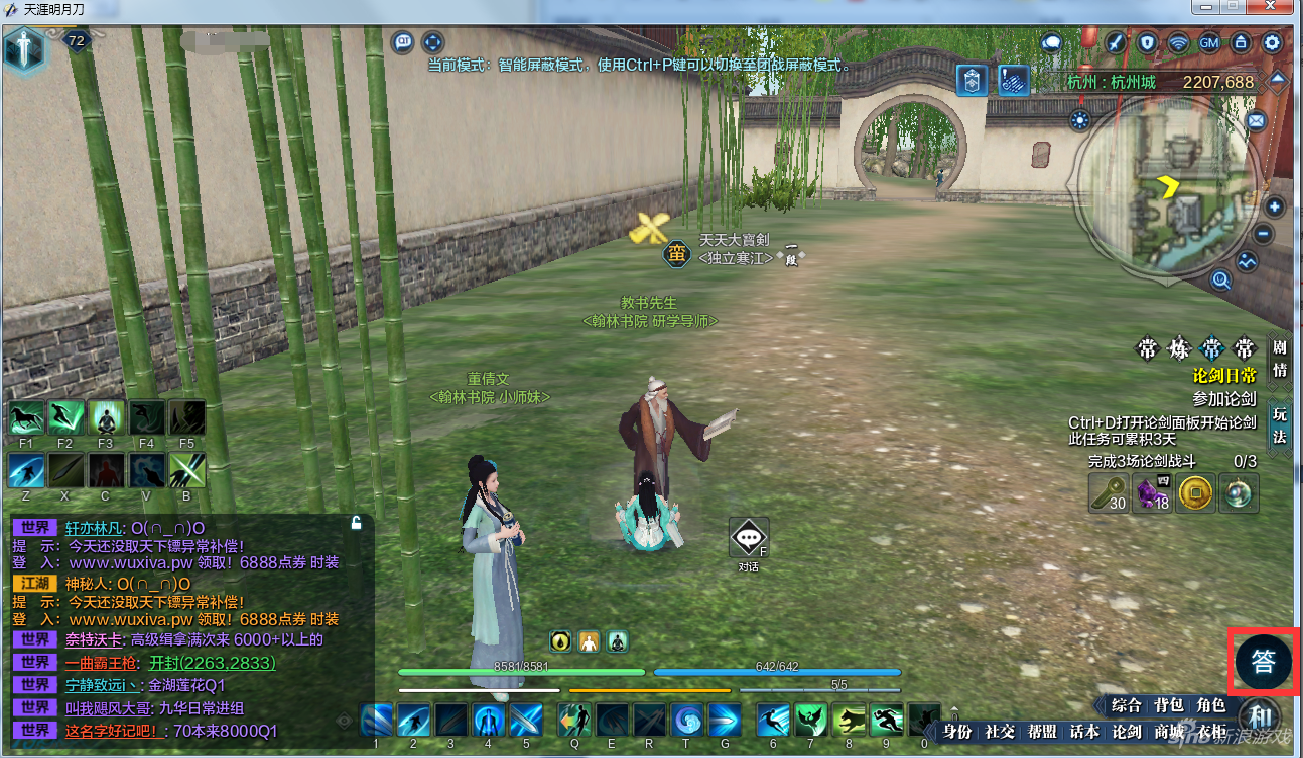The image size is (1303, 758).
Task: Open the 角色 character menu
Action: [1211, 706]
